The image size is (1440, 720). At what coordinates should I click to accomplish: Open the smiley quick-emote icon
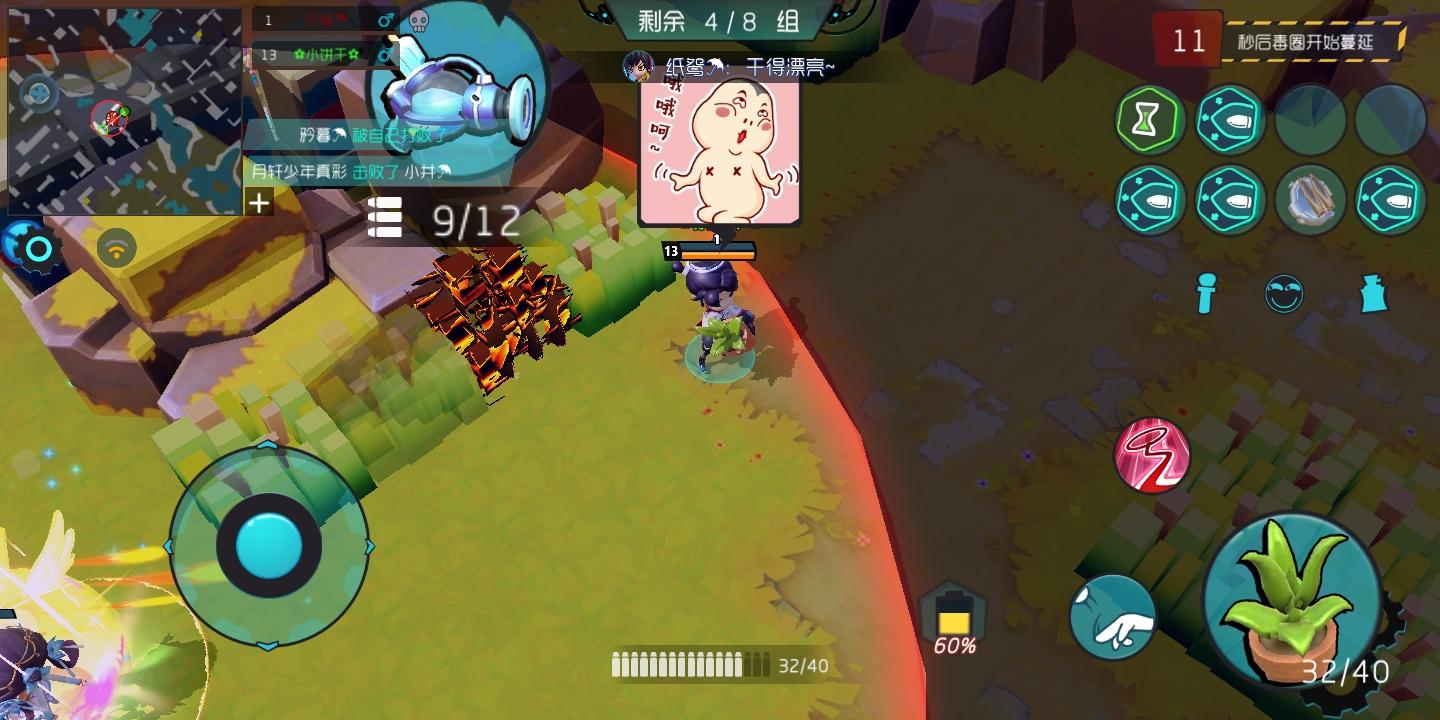(1285, 294)
